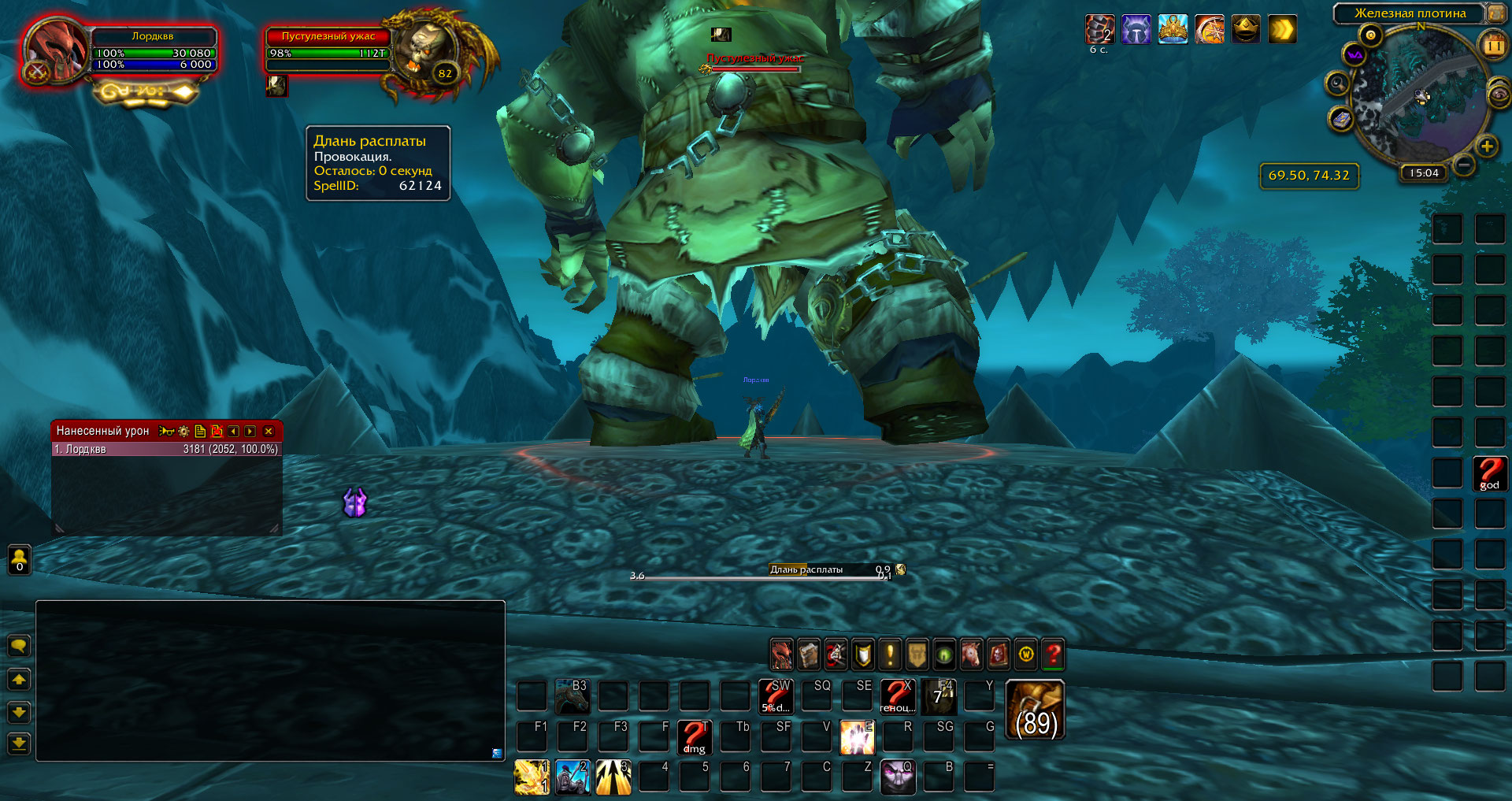Activate the glowing hand ability on E
Screen dimensions: 1512x801
click(x=857, y=737)
